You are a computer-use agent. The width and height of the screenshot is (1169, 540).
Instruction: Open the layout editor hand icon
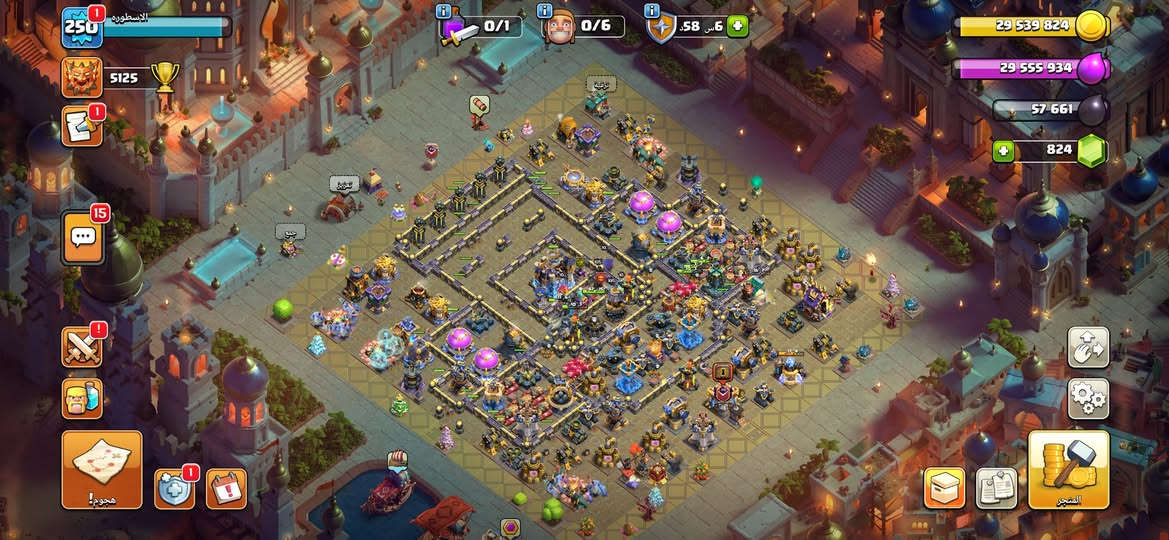point(1088,347)
